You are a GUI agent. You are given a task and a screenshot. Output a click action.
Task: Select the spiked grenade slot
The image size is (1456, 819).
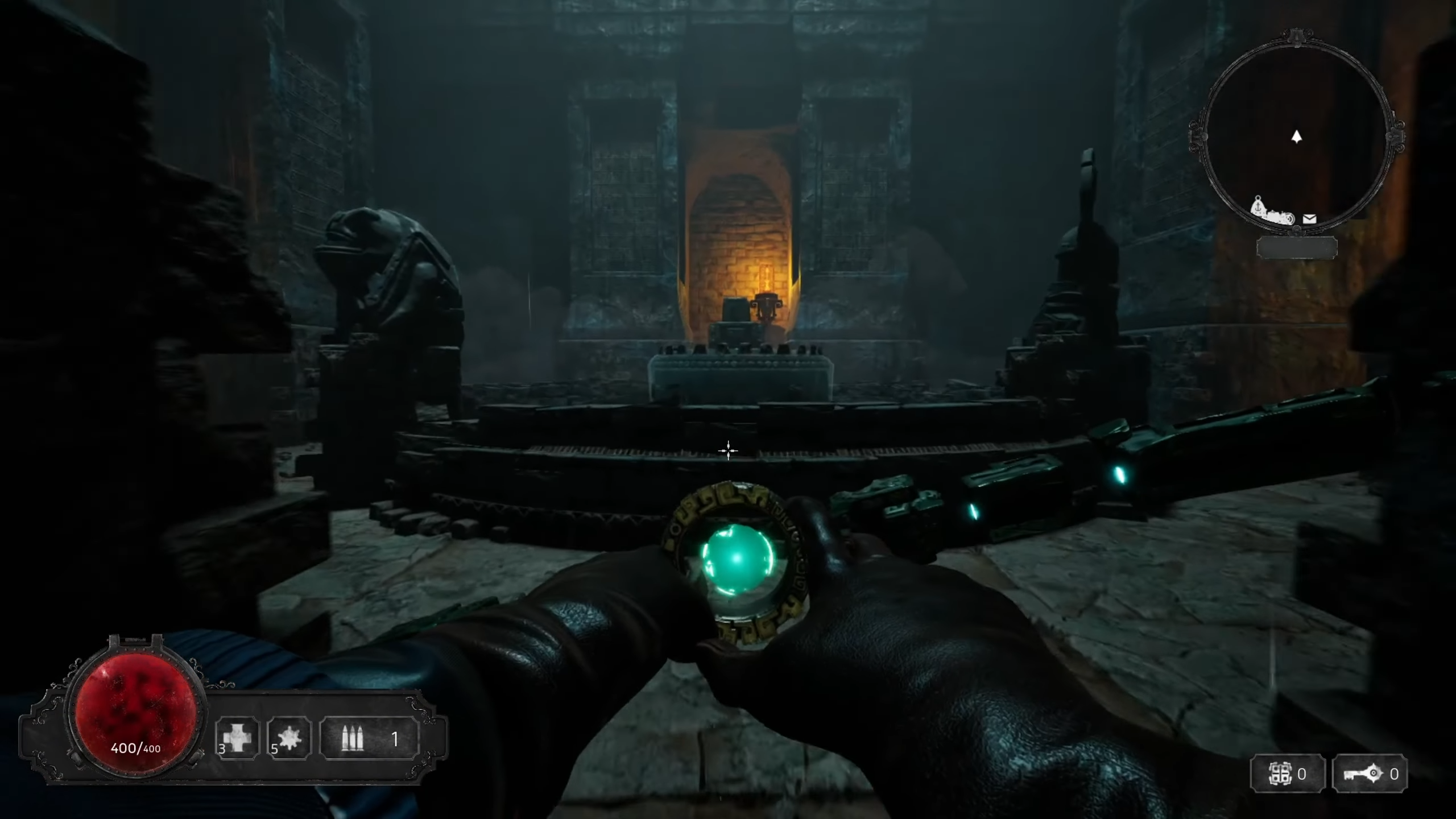[289, 738]
